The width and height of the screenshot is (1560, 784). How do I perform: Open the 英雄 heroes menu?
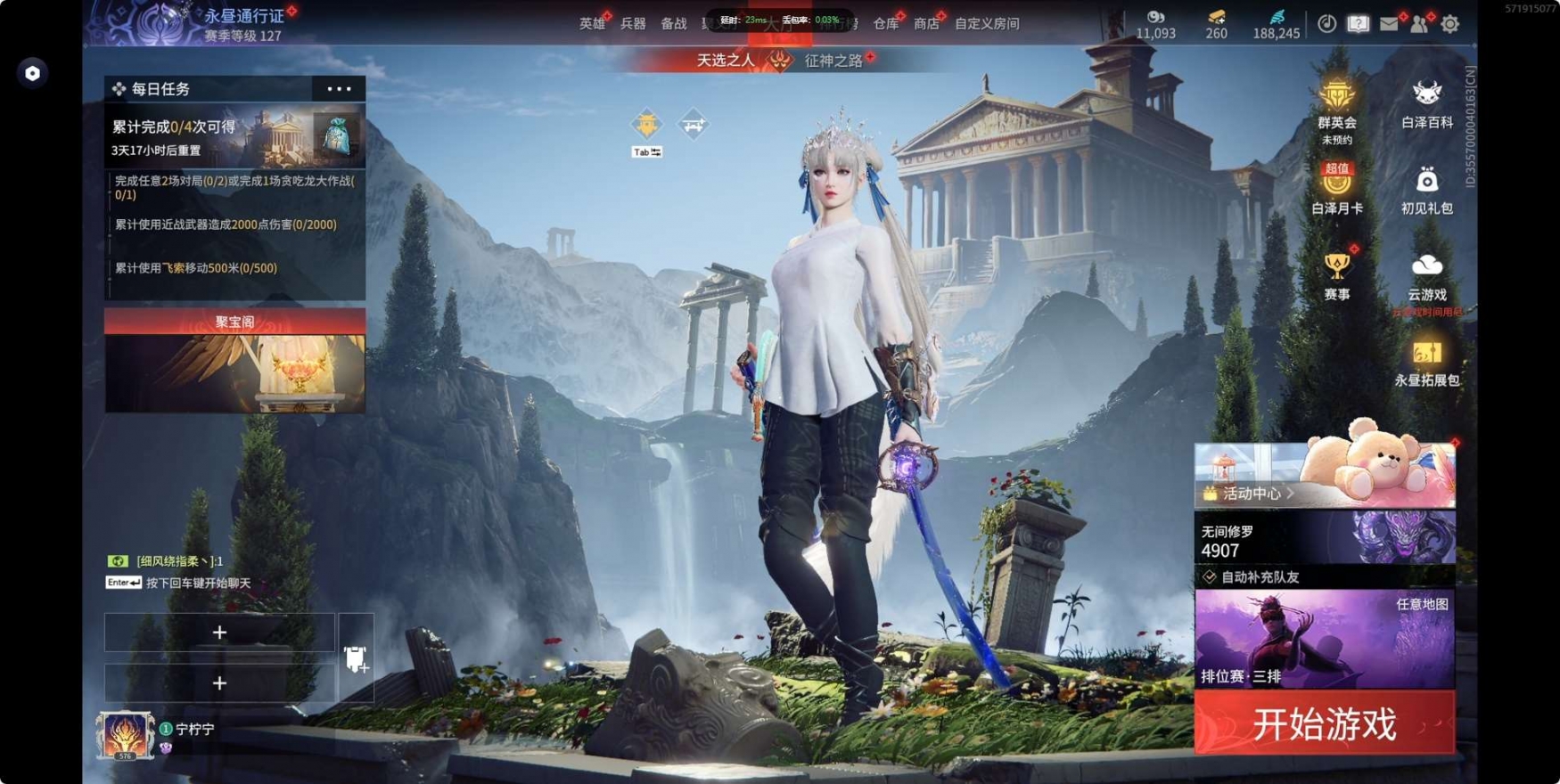tap(591, 24)
